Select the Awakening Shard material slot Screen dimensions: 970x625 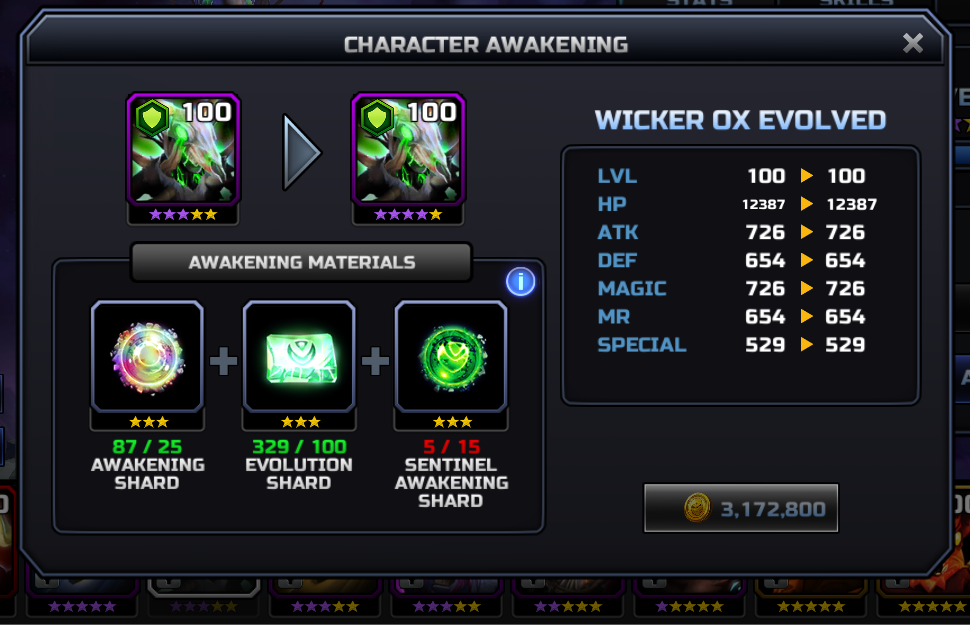tap(147, 356)
